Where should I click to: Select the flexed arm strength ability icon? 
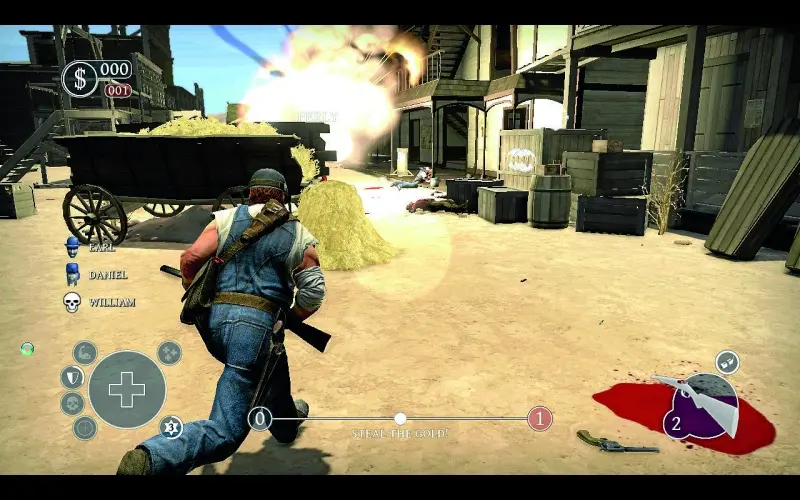point(86,352)
